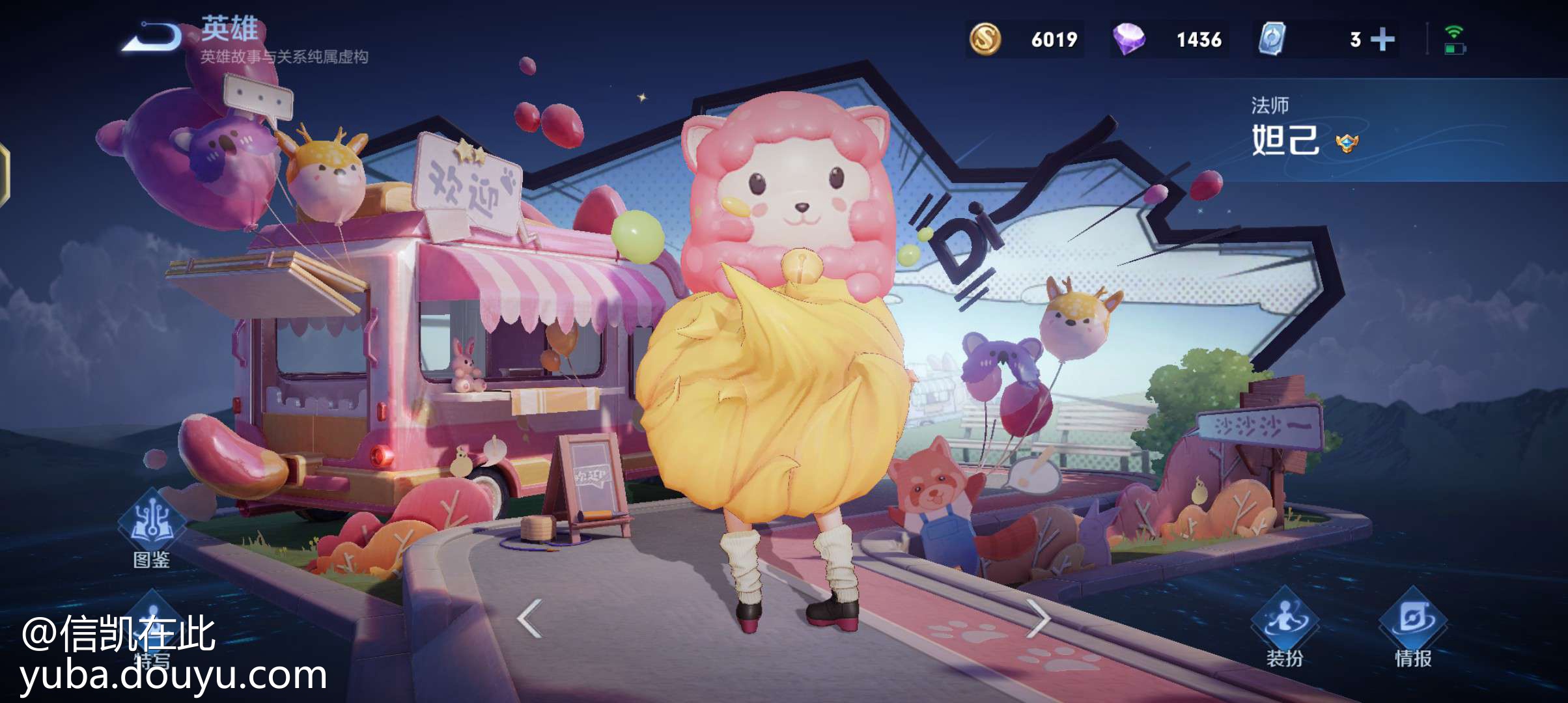Add more tickets with the plus button
This screenshot has height=703, width=1568.
(1382, 40)
